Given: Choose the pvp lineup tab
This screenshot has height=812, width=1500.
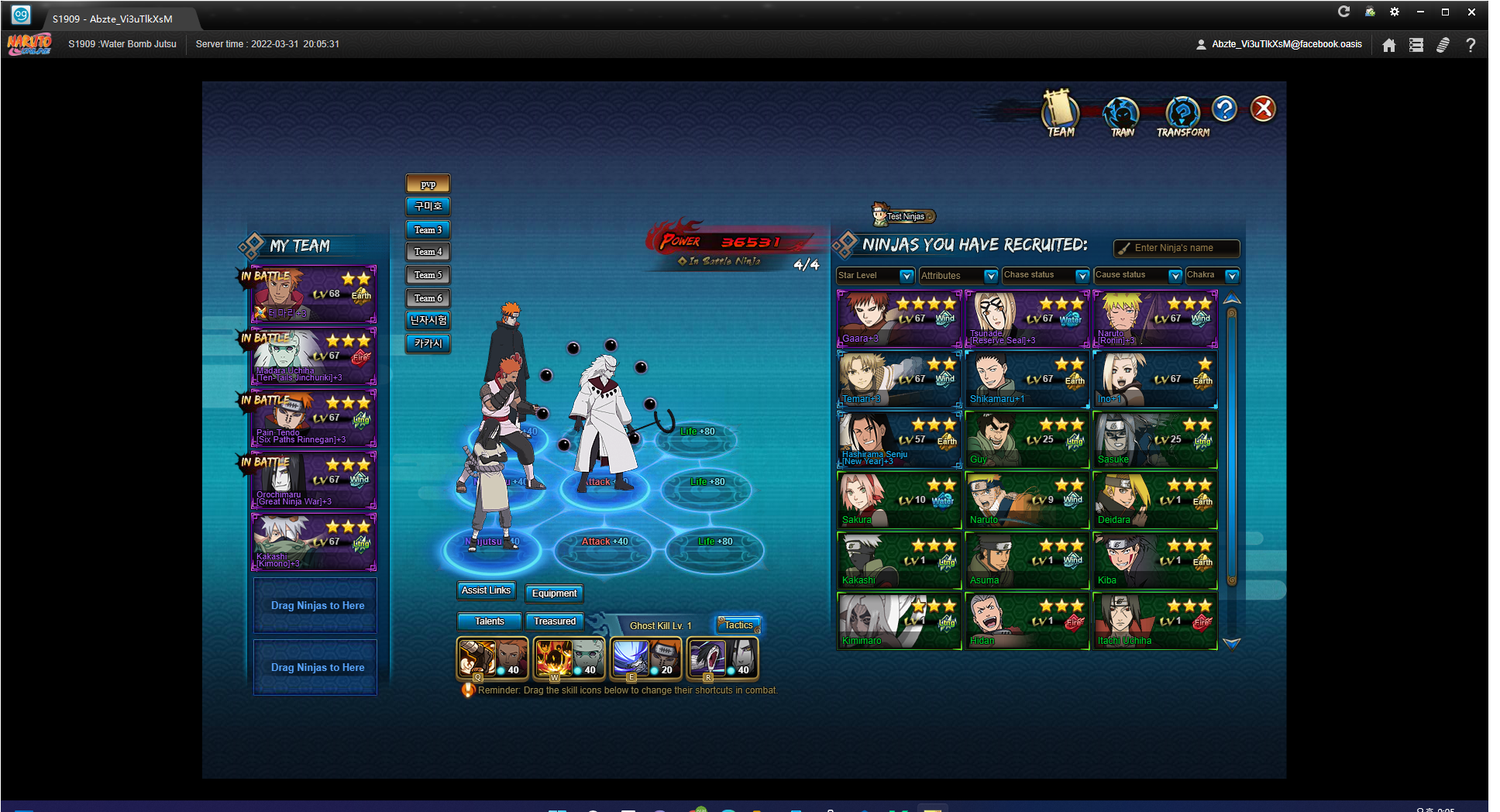Looking at the screenshot, I should pyautogui.click(x=428, y=184).
